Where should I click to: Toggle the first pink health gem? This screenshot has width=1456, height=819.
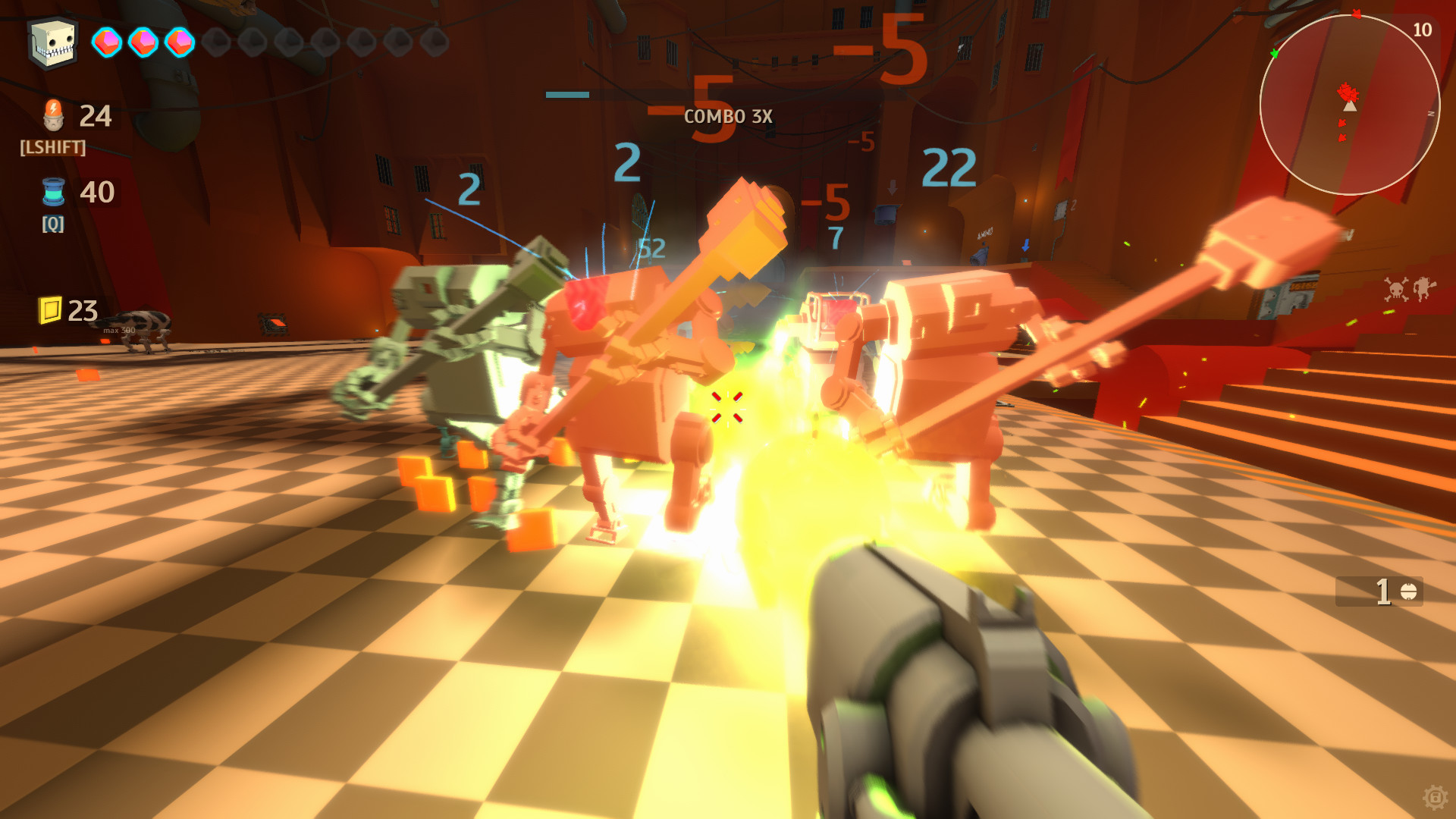[106, 43]
